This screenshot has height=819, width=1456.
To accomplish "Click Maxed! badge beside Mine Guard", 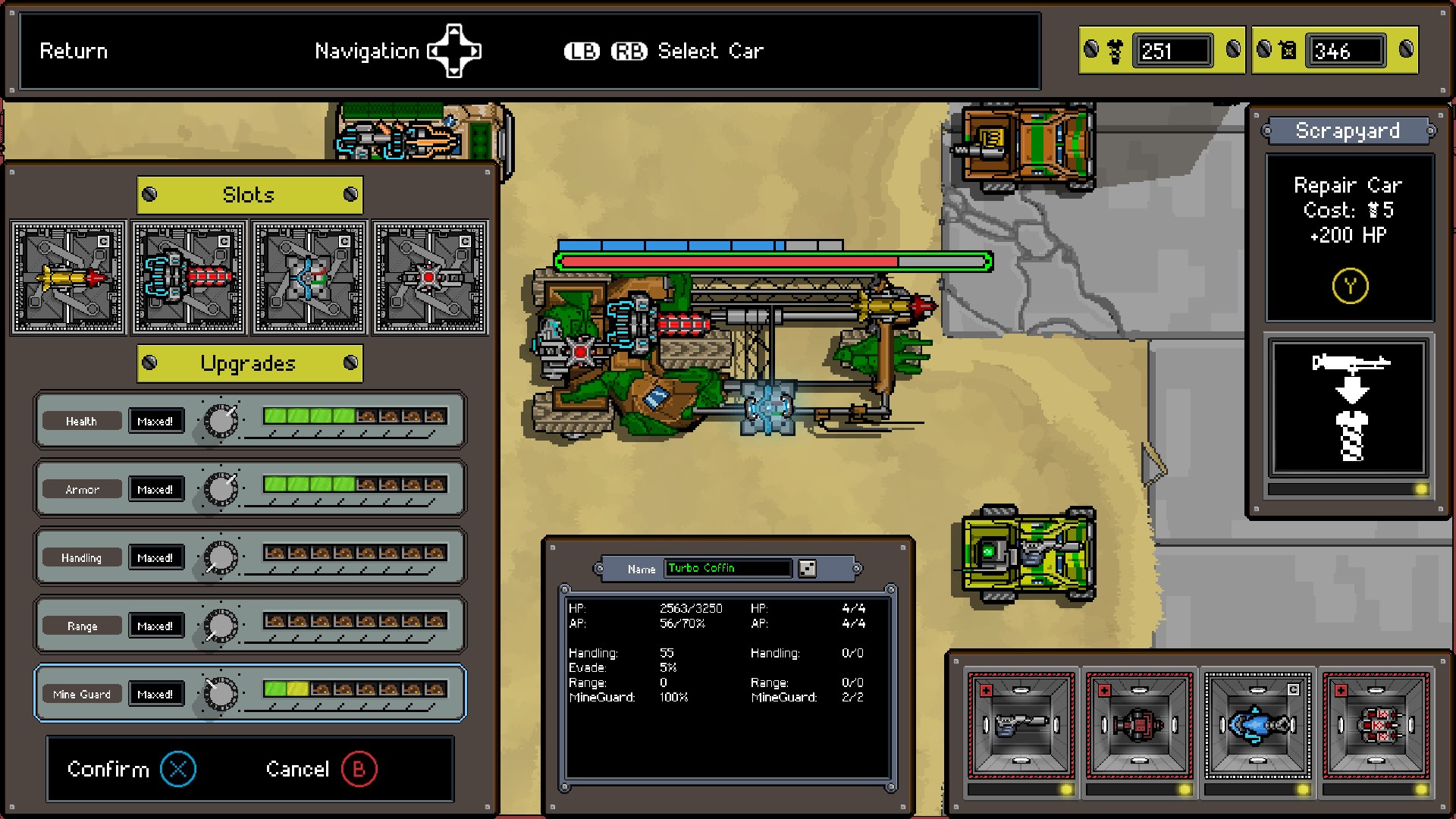I will click(155, 693).
